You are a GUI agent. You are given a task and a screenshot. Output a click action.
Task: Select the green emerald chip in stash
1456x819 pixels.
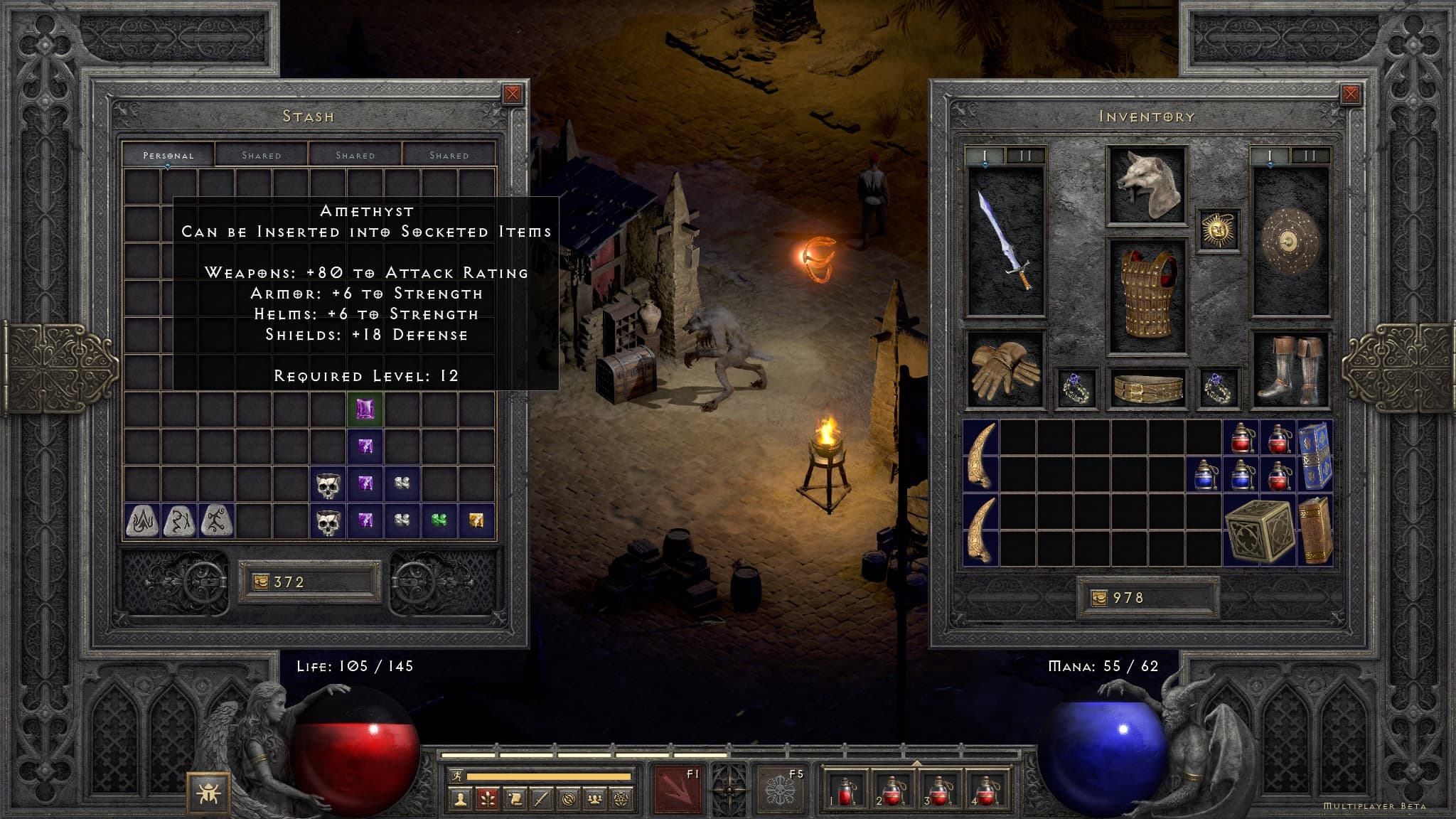[x=439, y=520]
